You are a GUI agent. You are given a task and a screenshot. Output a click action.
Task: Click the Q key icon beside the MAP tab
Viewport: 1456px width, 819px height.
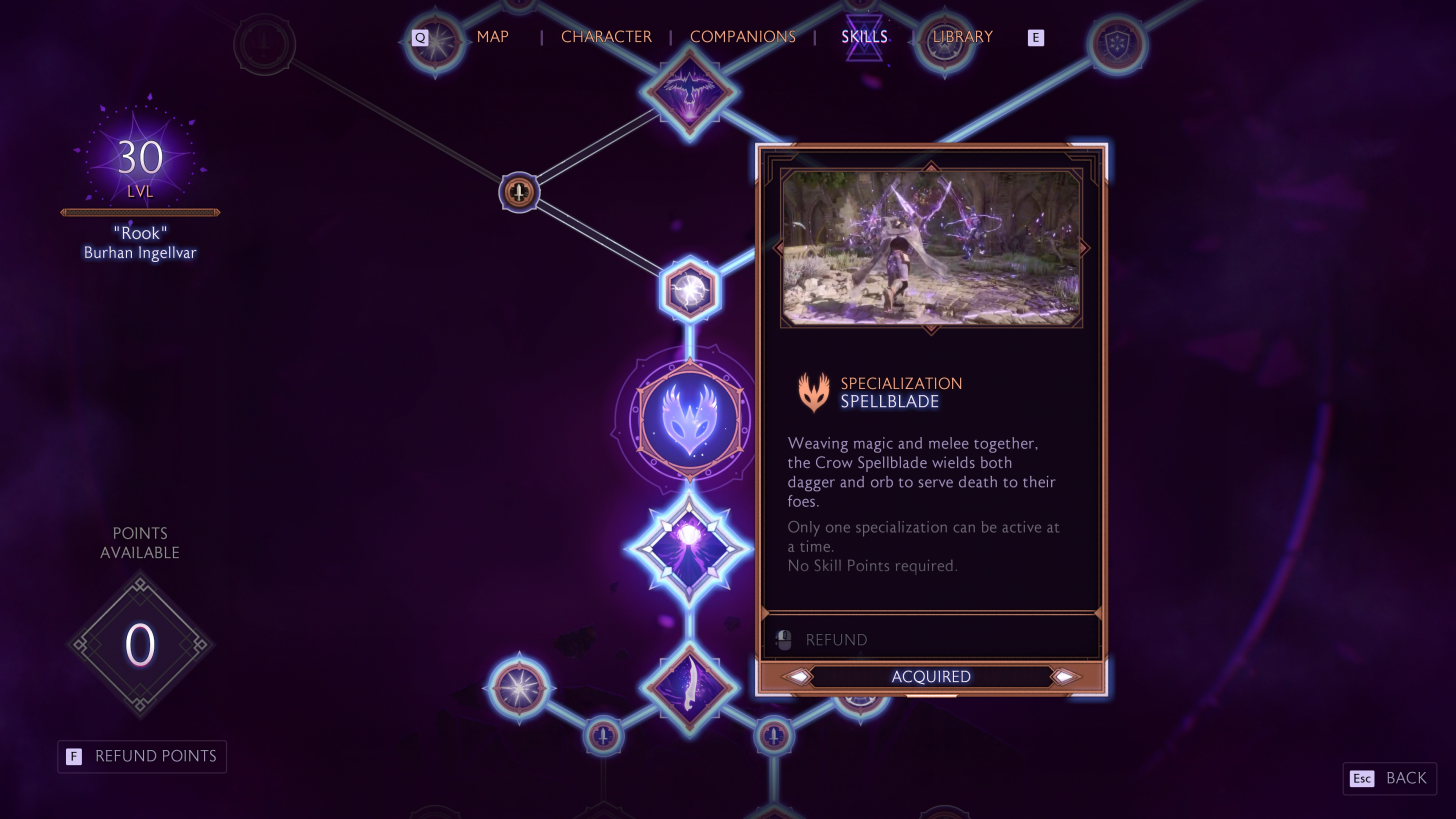420,37
